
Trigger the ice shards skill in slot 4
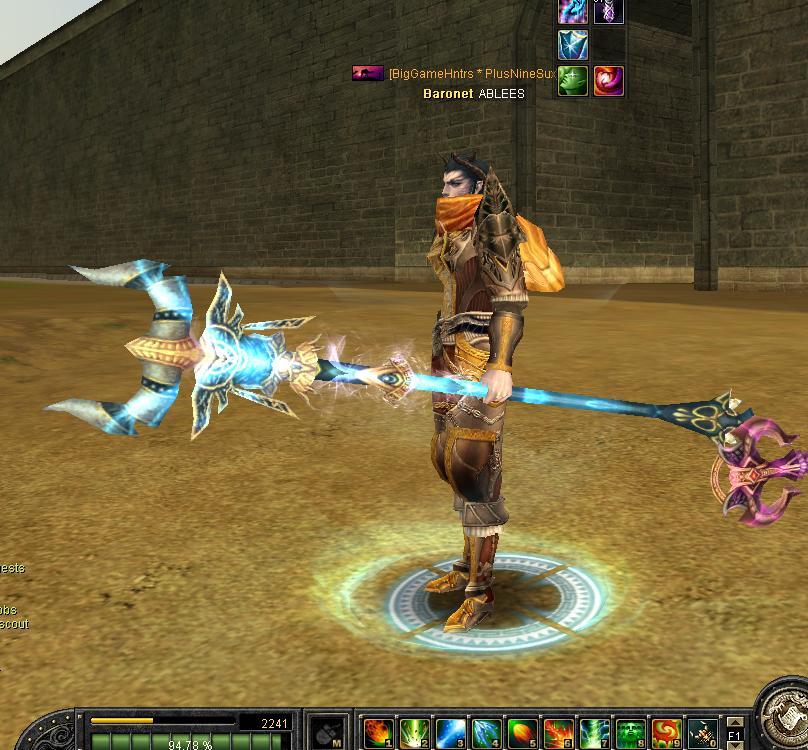[486, 733]
